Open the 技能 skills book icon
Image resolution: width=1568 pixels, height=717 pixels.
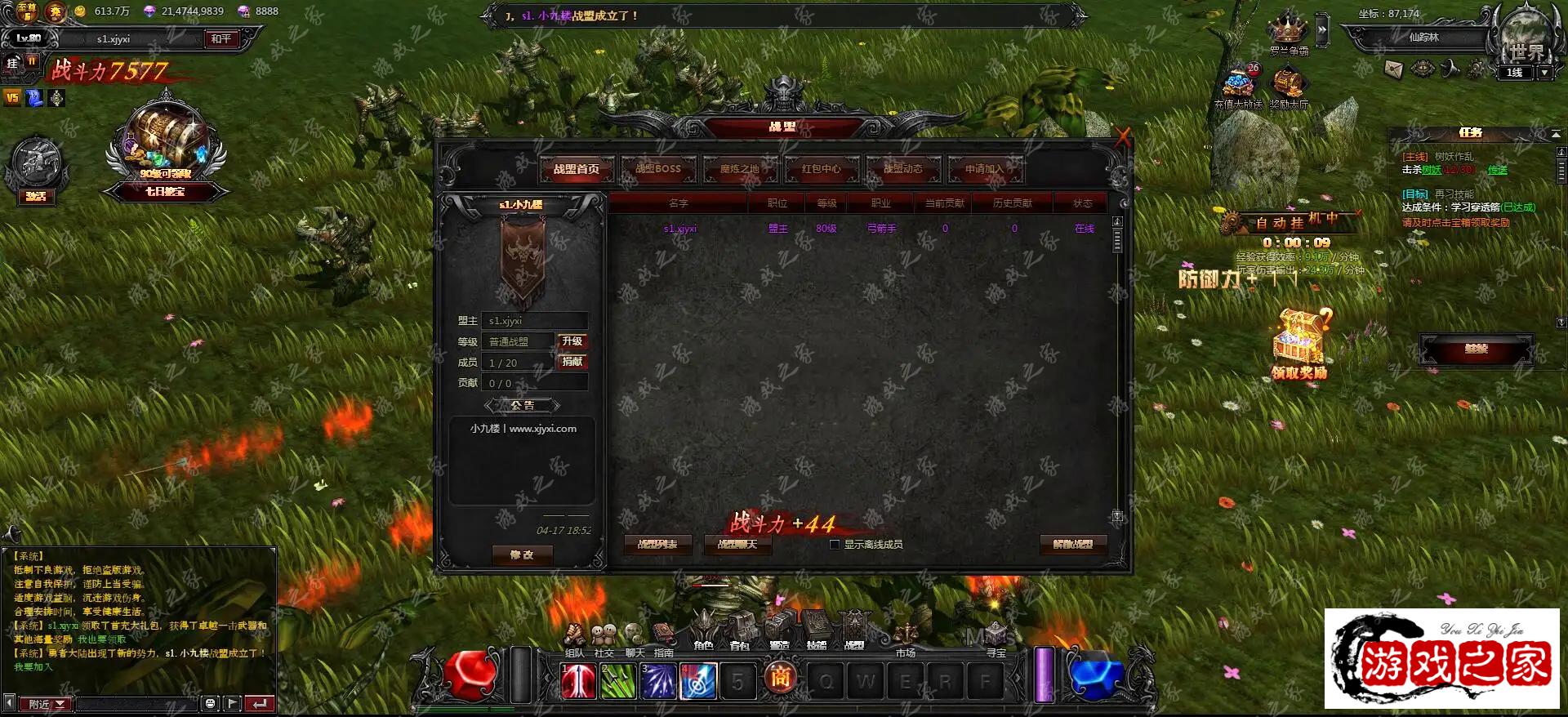(x=817, y=630)
